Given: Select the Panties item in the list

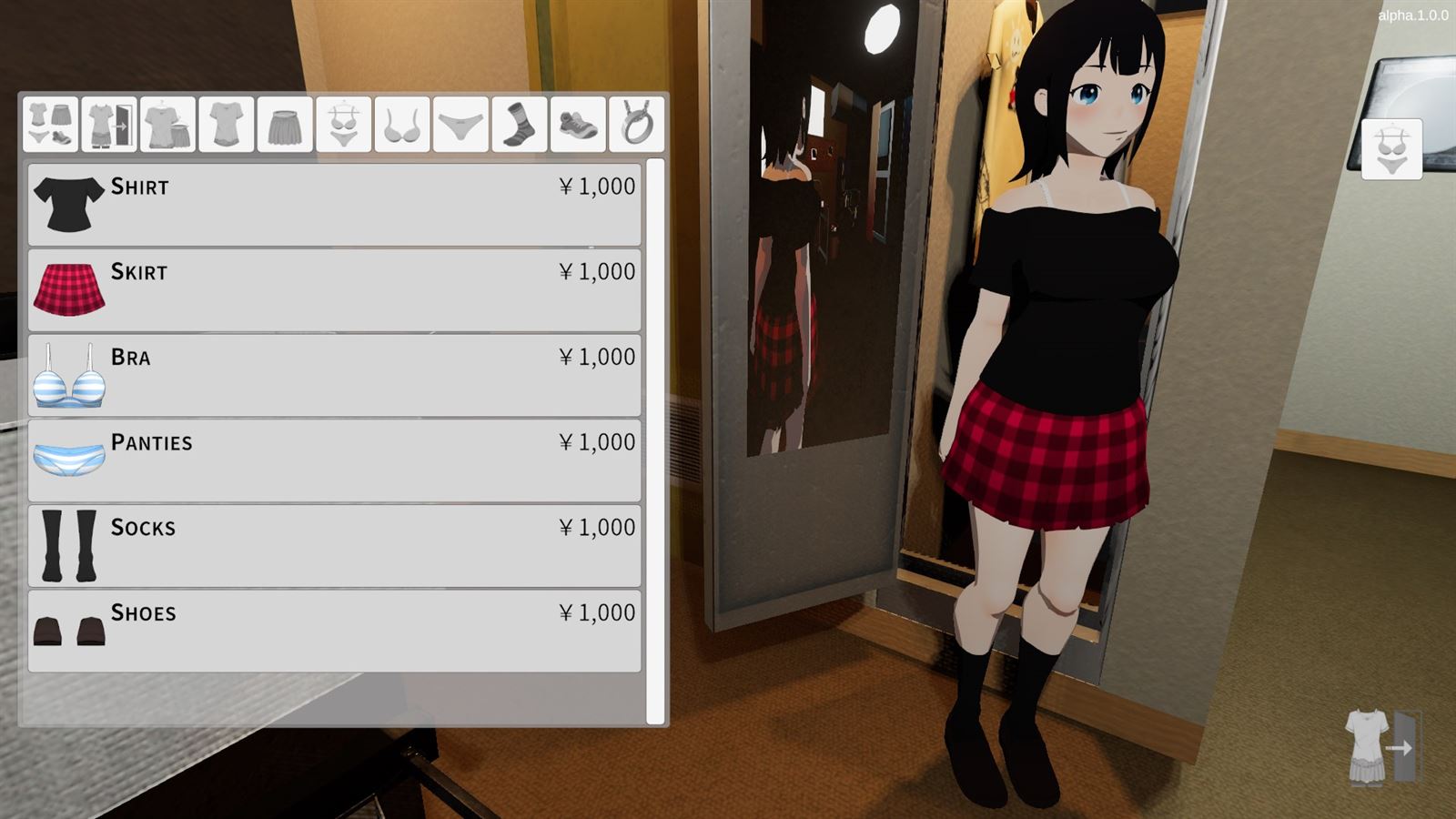Looking at the screenshot, I should [x=335, y=458].
